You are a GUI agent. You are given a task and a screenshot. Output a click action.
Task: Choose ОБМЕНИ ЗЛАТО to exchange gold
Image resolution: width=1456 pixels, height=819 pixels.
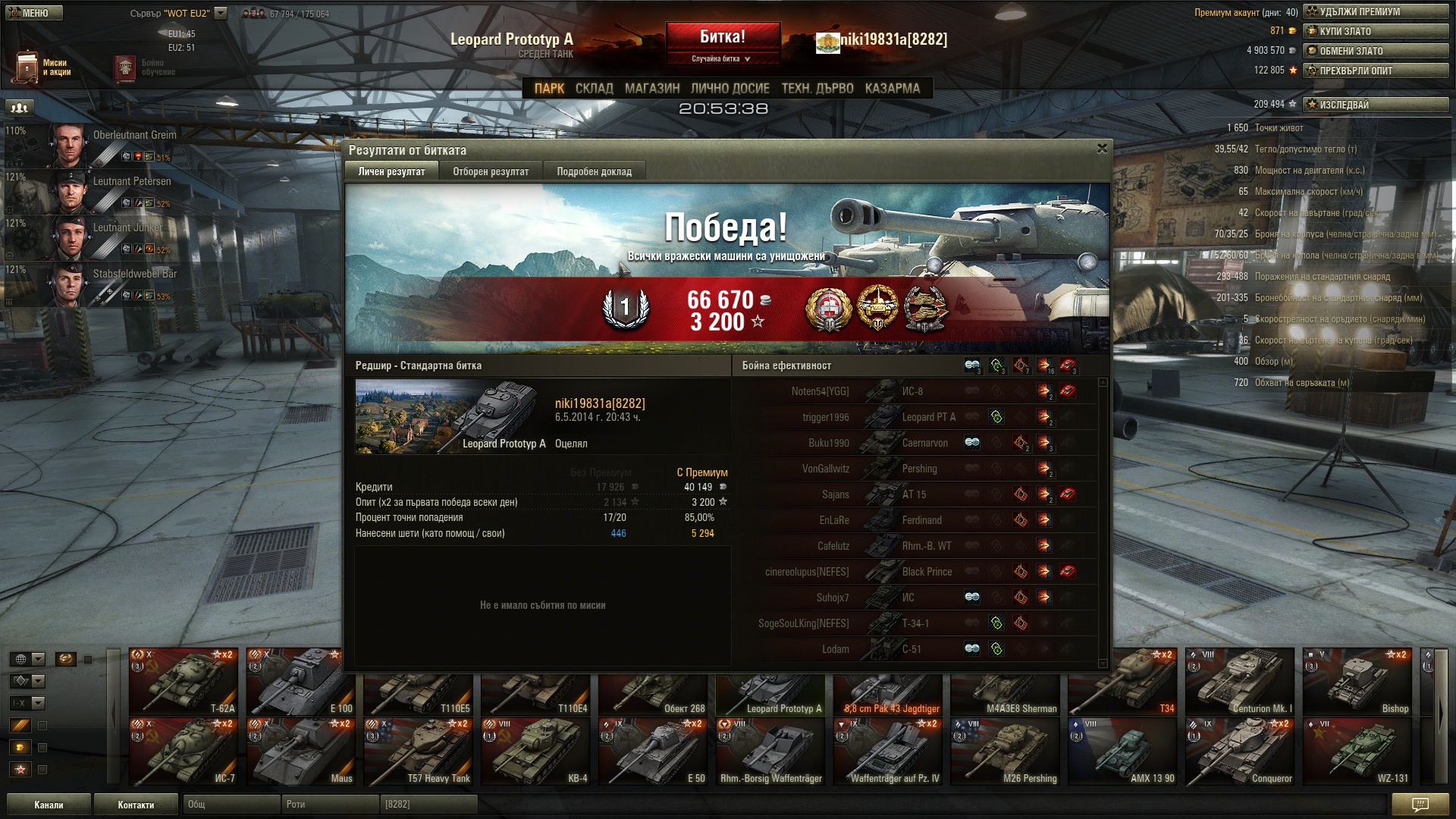[x=1375, y=51]
